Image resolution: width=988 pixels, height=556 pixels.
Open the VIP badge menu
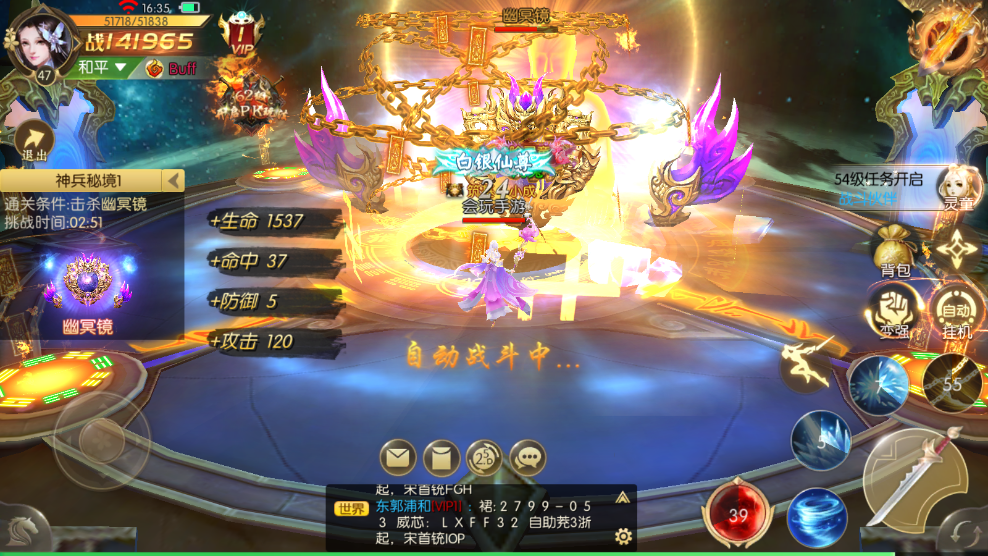237,35
